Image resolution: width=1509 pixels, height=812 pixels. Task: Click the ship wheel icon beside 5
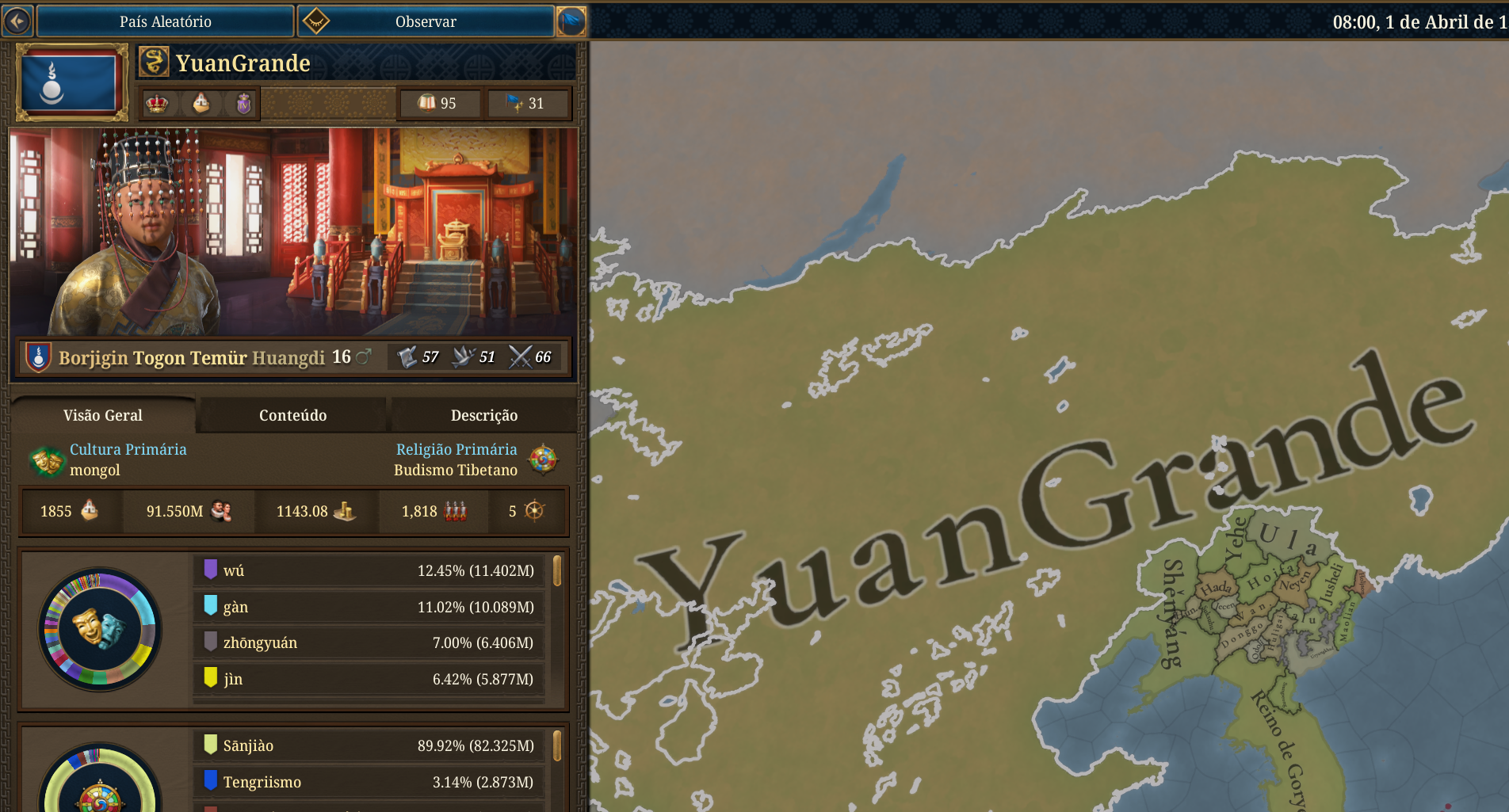point(536,511)
